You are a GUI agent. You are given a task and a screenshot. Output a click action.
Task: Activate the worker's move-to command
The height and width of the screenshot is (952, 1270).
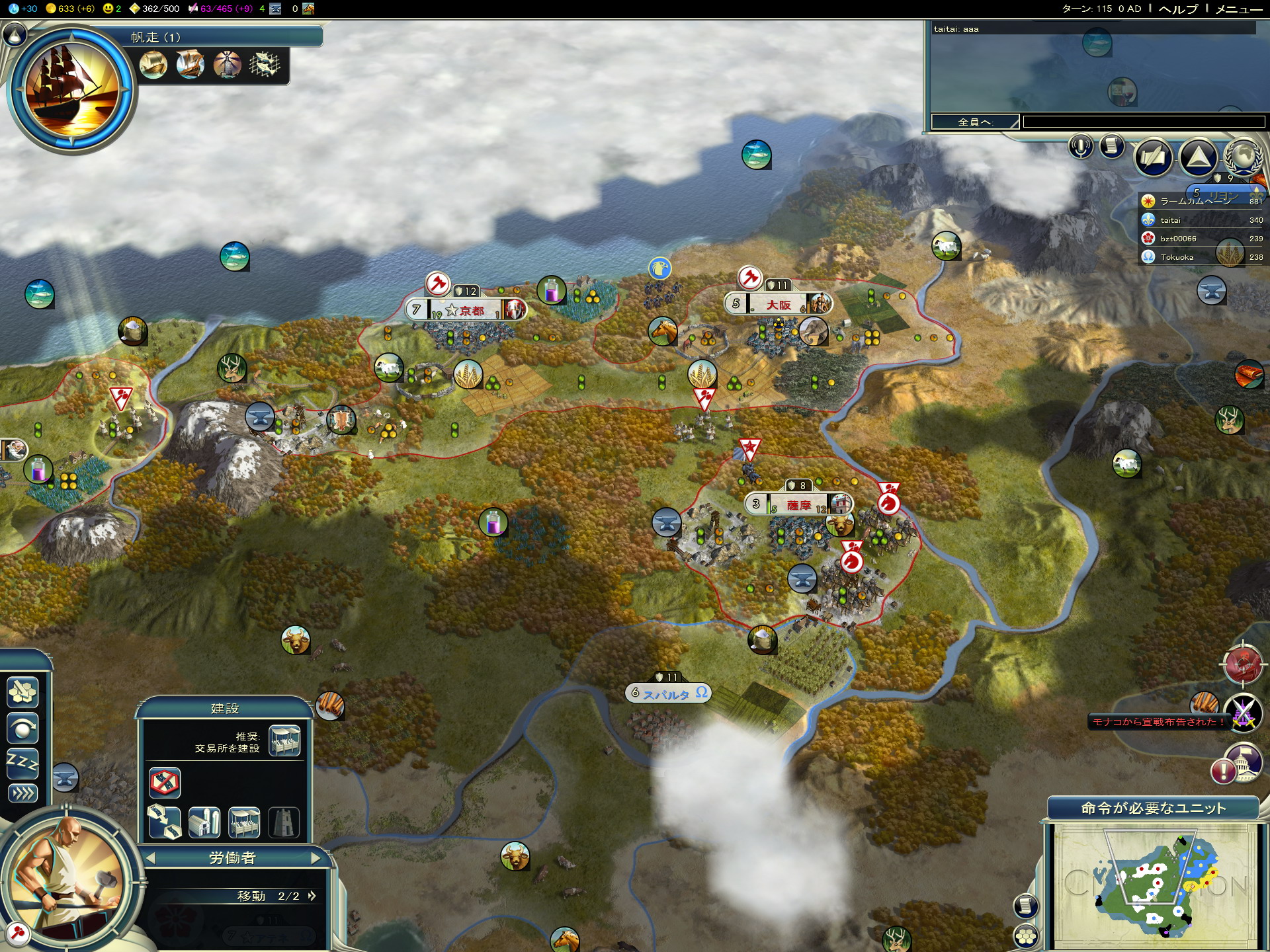22,692
